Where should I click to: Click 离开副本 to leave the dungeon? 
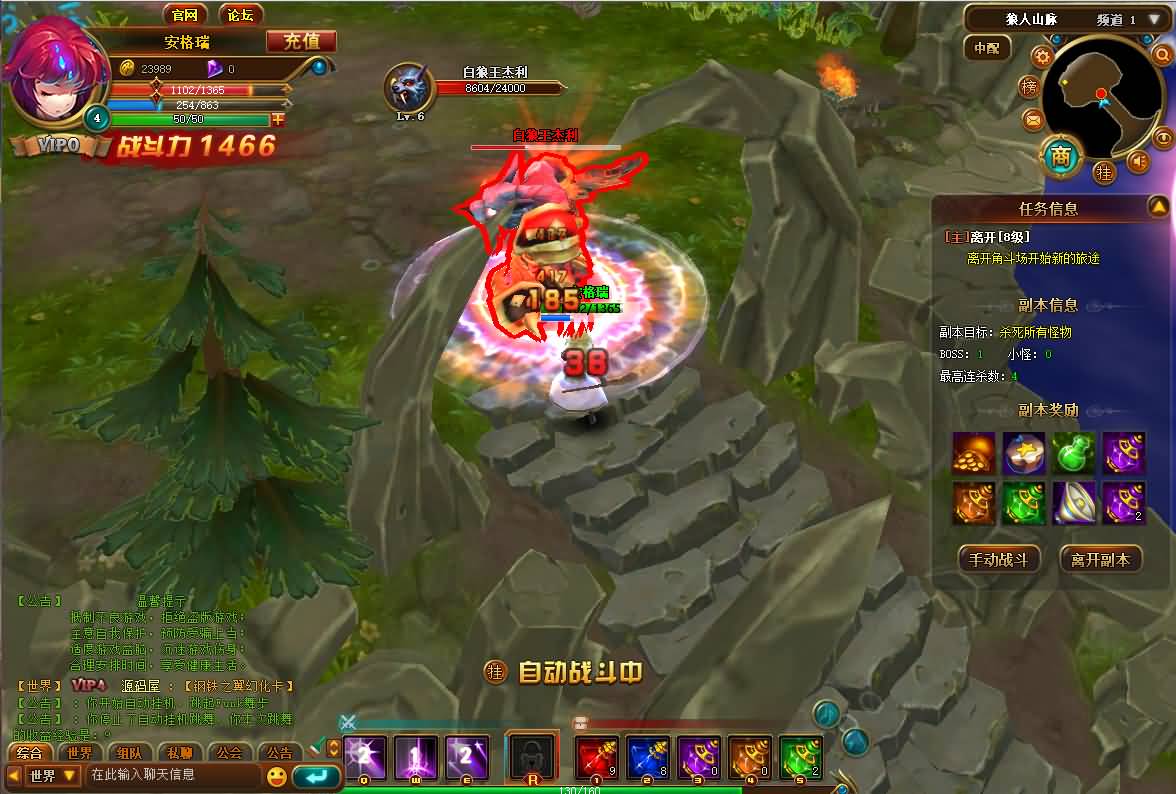(1100, 559)
